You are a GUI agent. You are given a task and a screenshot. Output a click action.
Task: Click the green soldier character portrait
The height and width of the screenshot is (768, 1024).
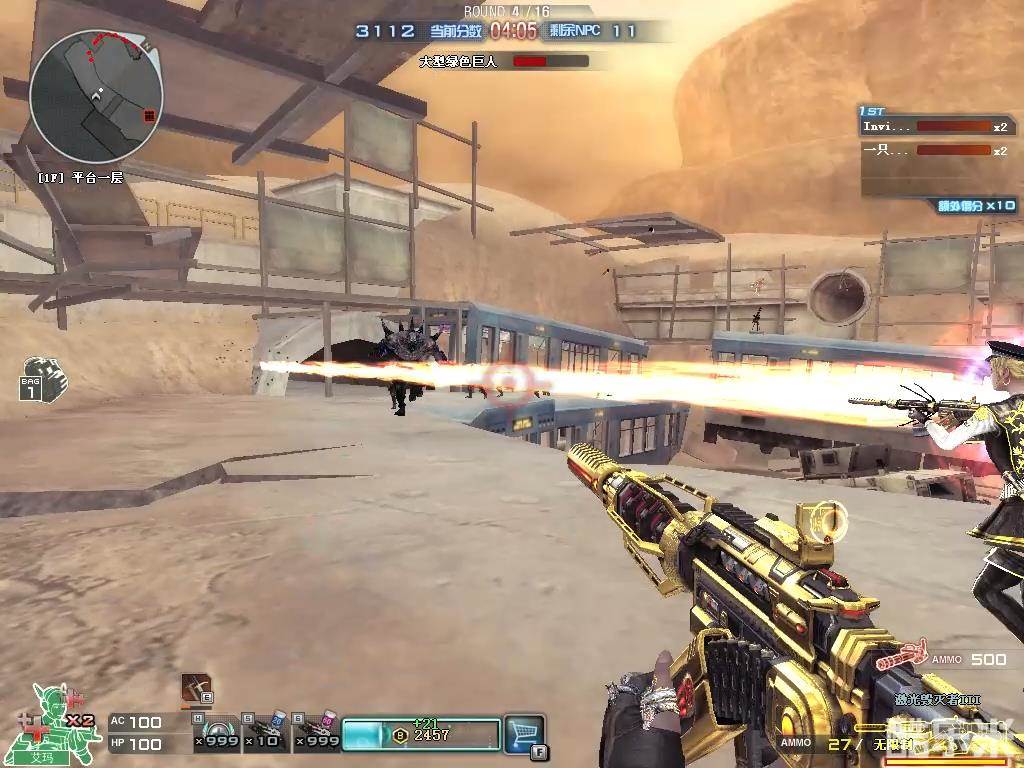(x=48, y=720)
